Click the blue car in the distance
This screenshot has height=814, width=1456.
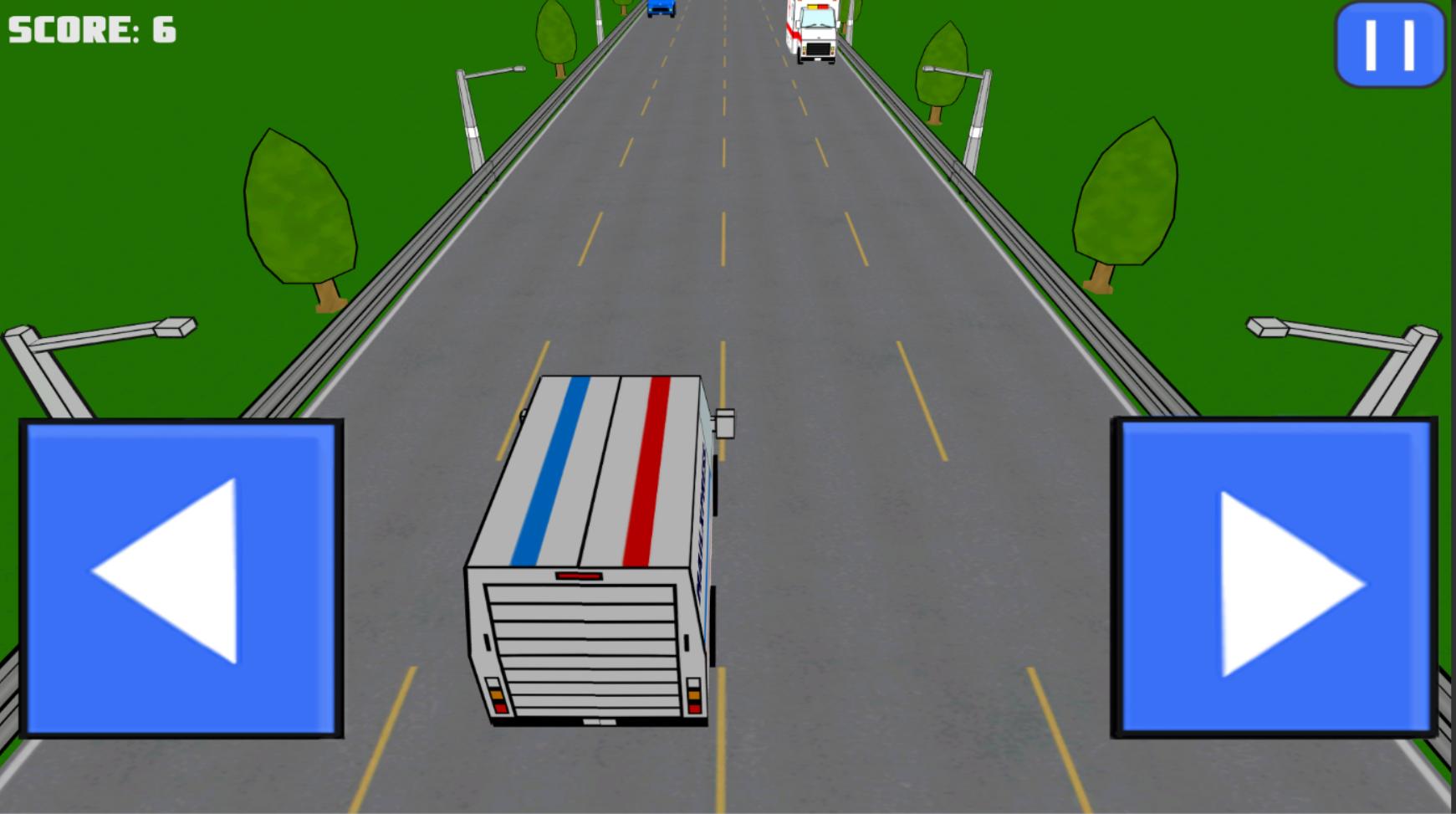(x=660, y=10)
